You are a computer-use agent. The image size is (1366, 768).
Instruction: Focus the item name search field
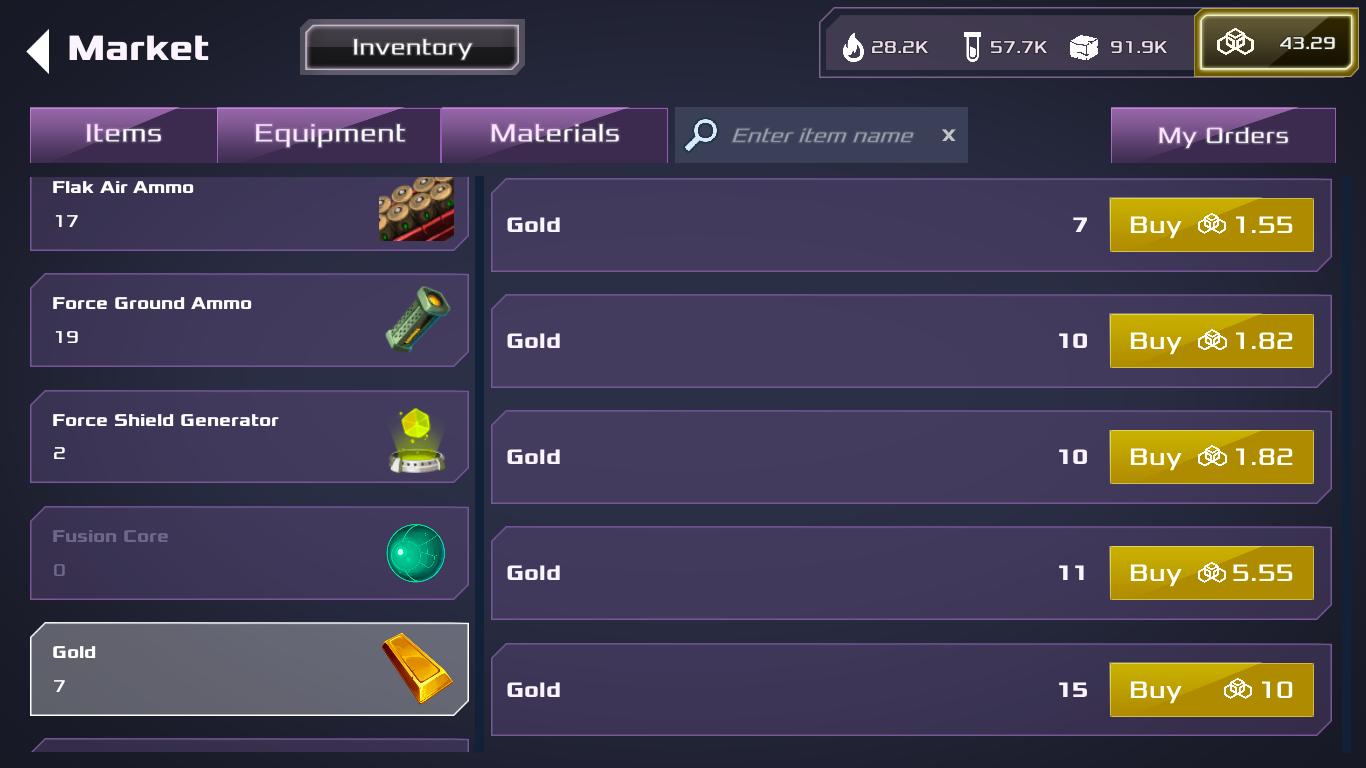[822, 135]
